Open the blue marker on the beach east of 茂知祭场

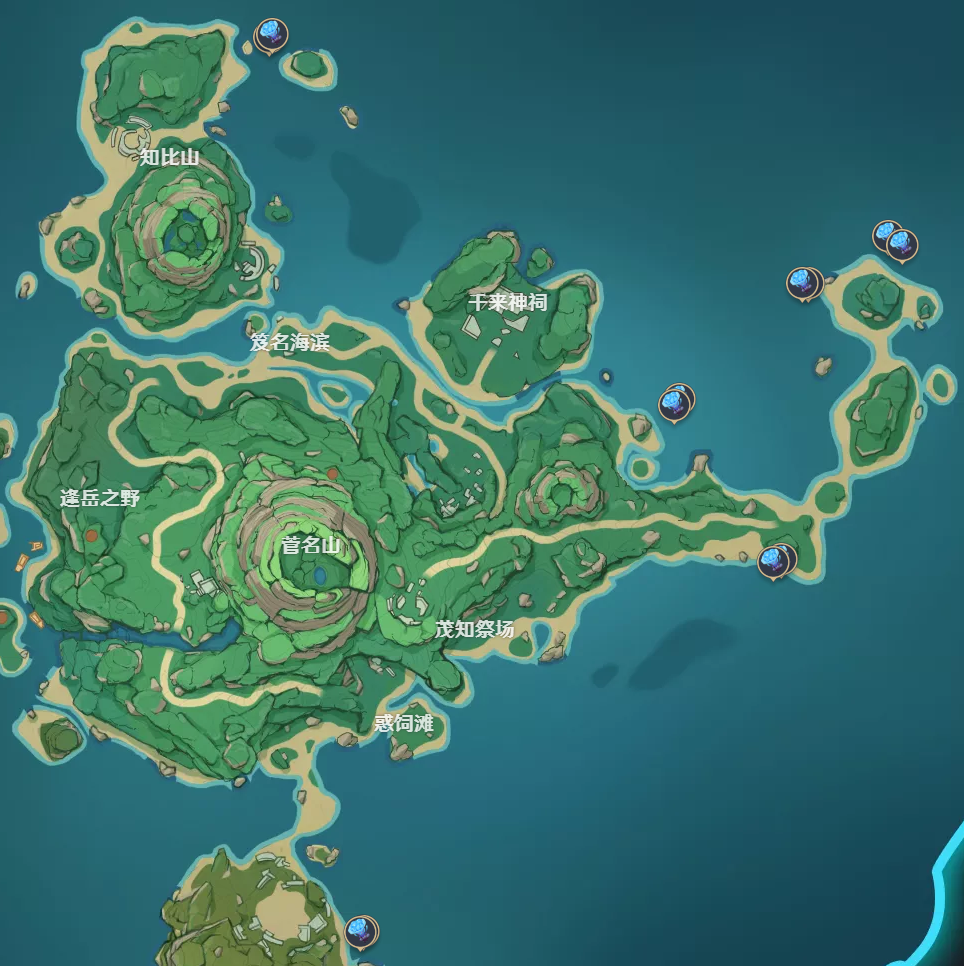pos(774,561)
